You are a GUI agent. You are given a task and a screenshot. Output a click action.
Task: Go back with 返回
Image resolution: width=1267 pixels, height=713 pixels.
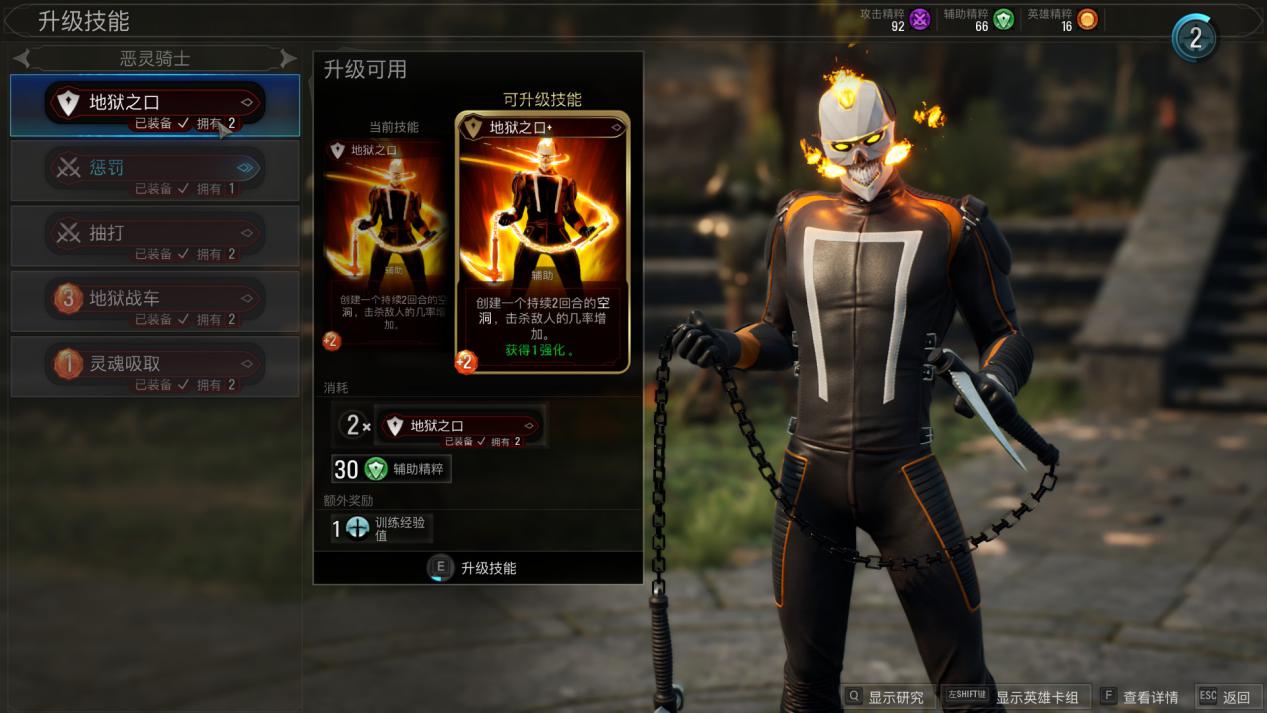1225,697
